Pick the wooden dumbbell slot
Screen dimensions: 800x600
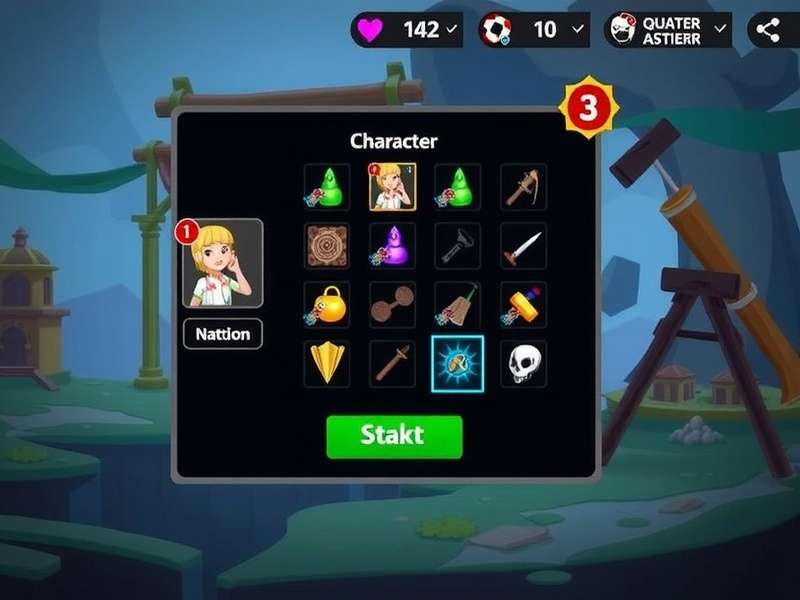point(393,305)
